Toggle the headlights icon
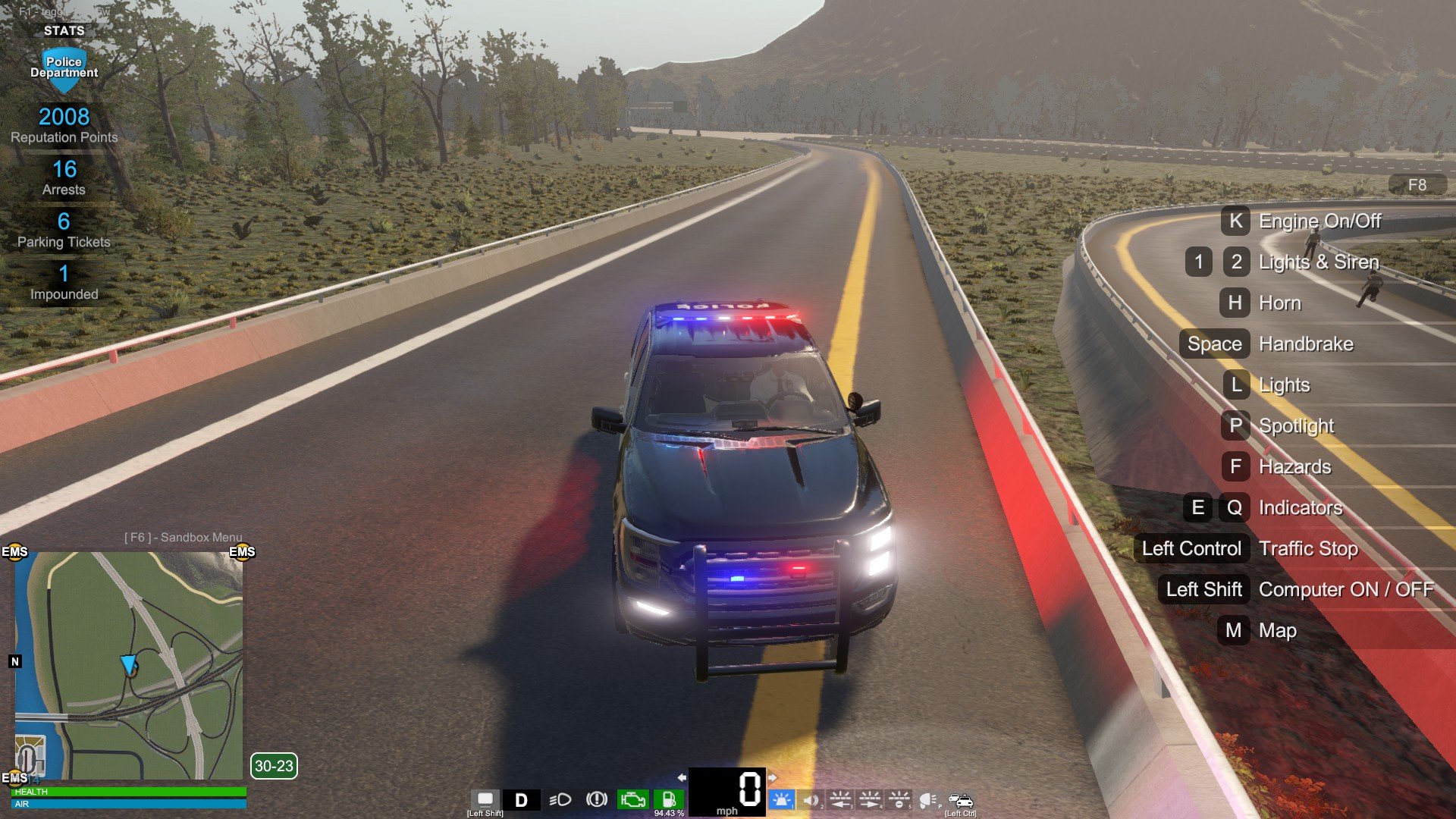The height and width of the screenshot is (819, 1456). click(x=560, y=800)
